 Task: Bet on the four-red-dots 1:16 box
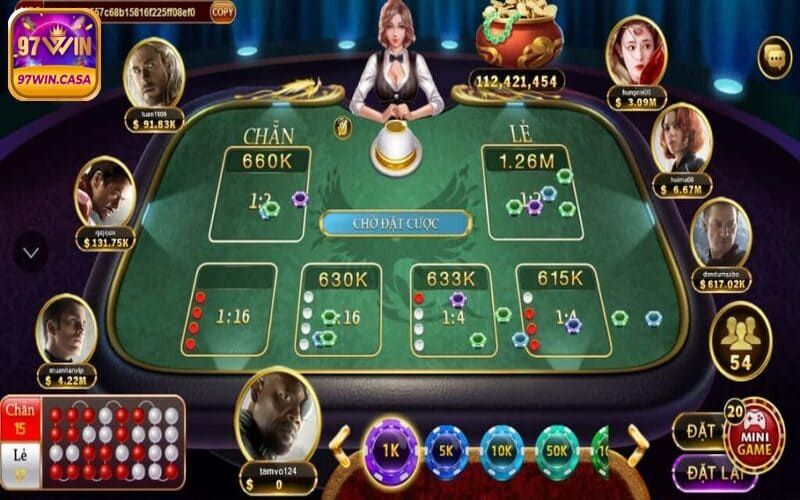tap(234, 310)
